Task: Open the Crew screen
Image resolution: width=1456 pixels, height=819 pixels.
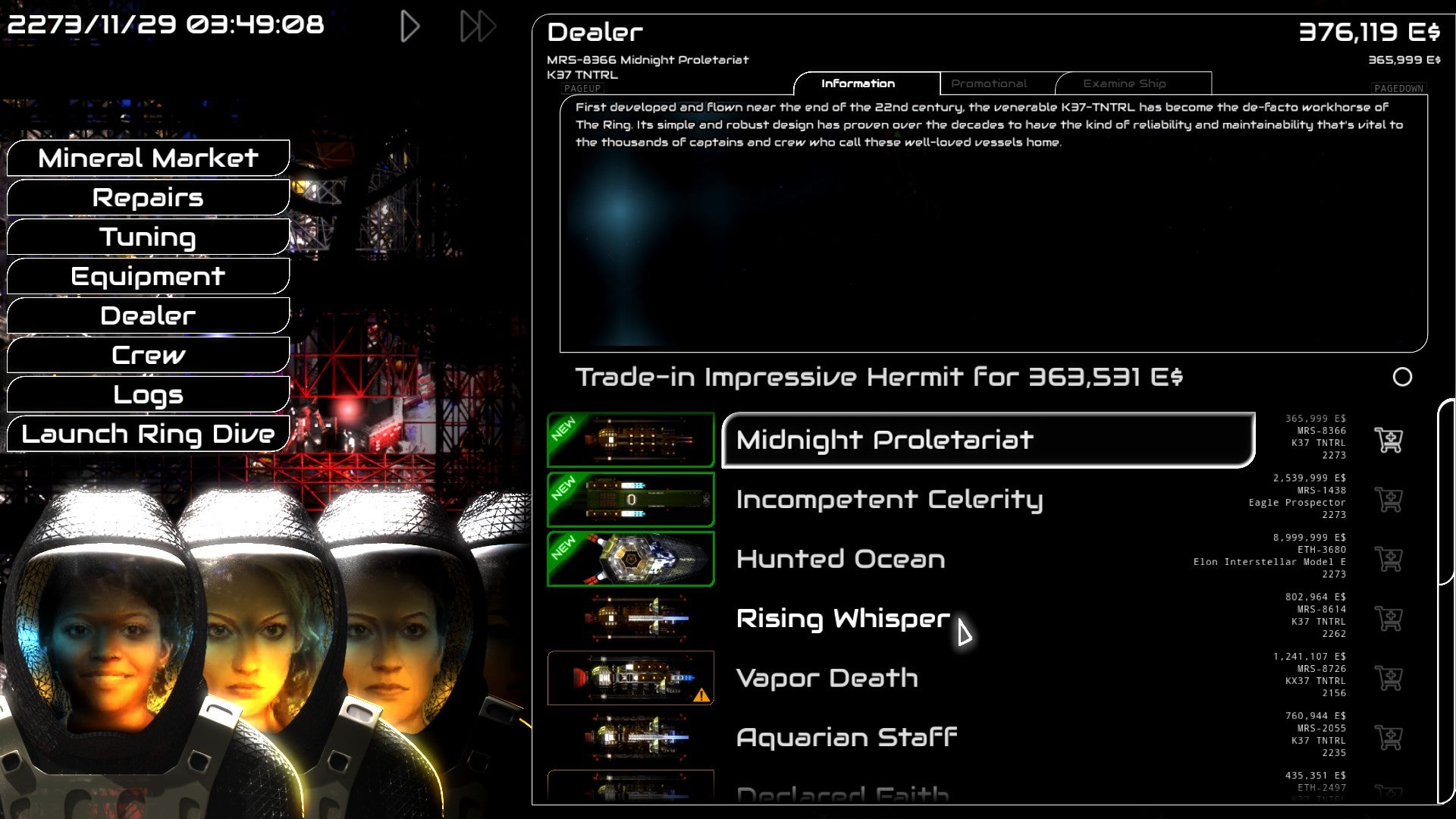Action: [x=148, y=355]
